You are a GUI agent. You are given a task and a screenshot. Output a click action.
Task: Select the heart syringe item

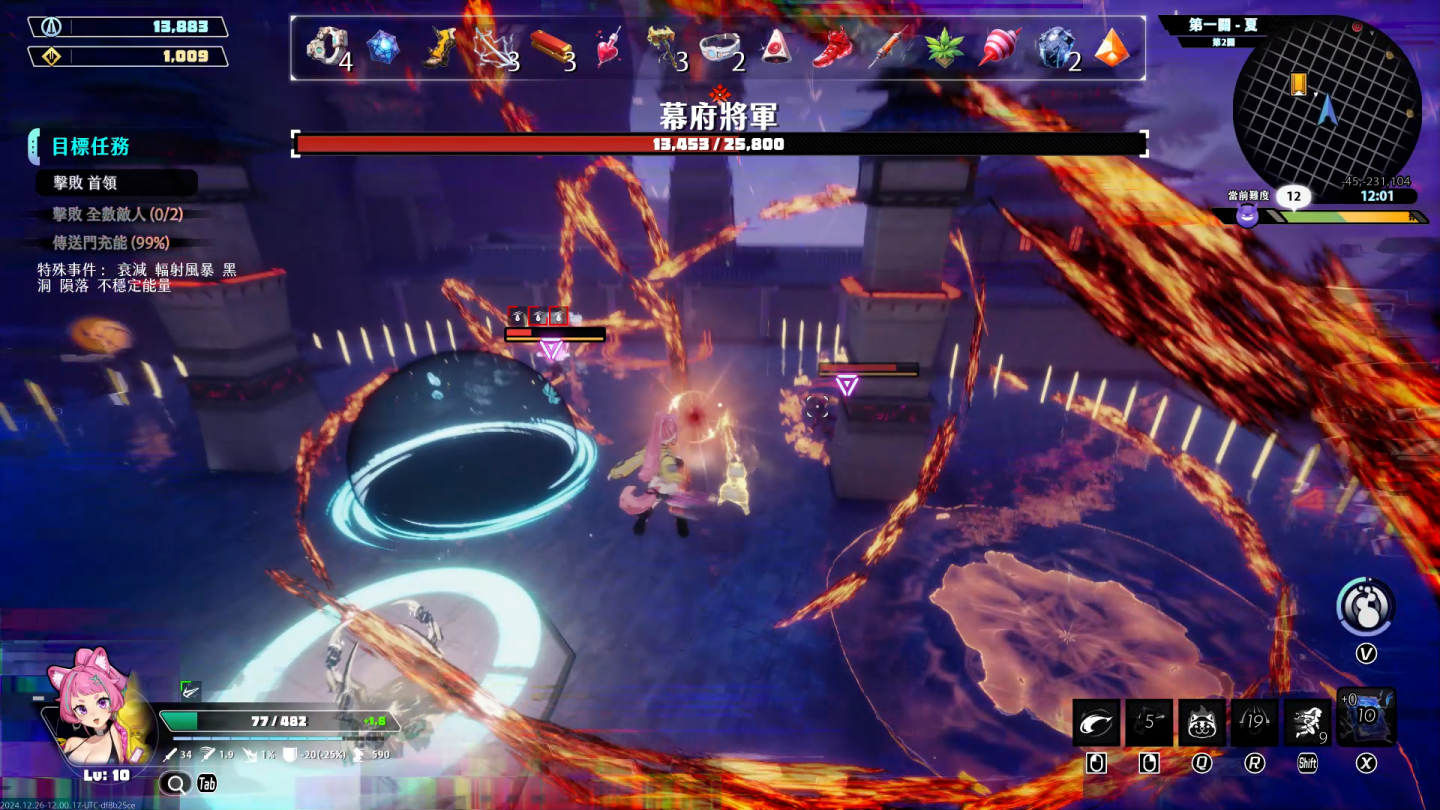click(609, 47)
